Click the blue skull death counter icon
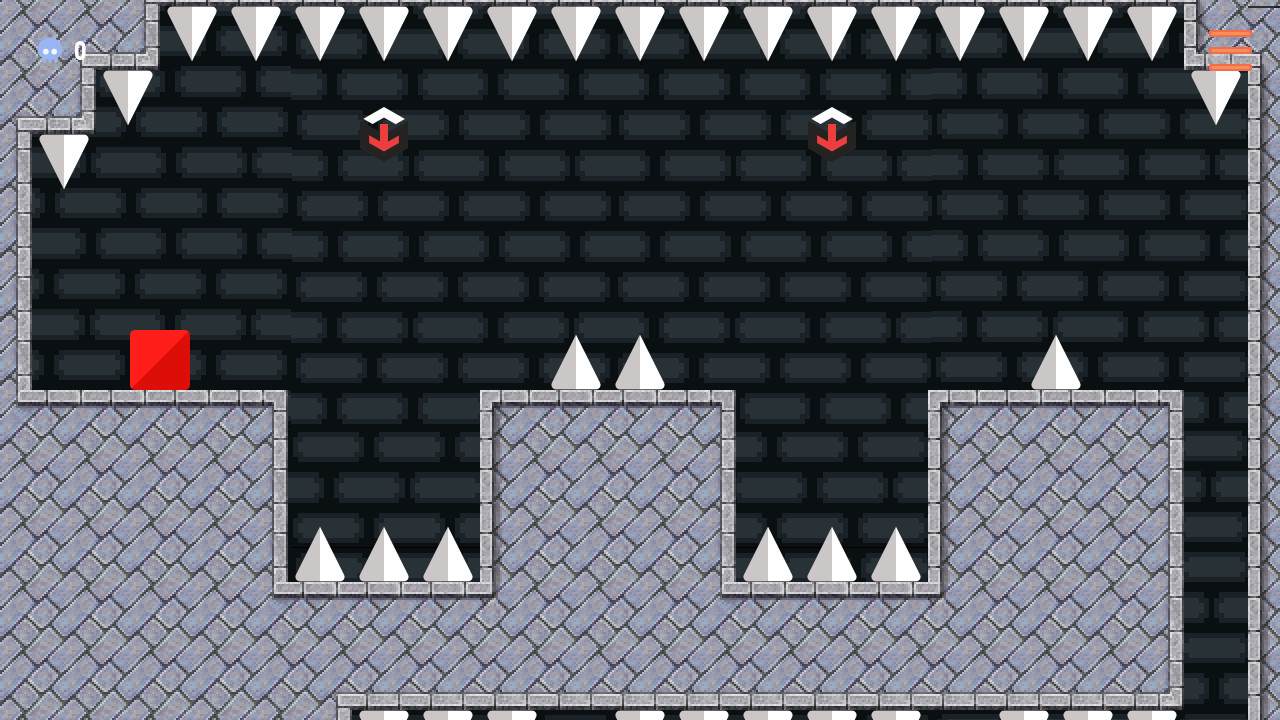The height and width of the screenshot is (720, 1280). point(49,50)
